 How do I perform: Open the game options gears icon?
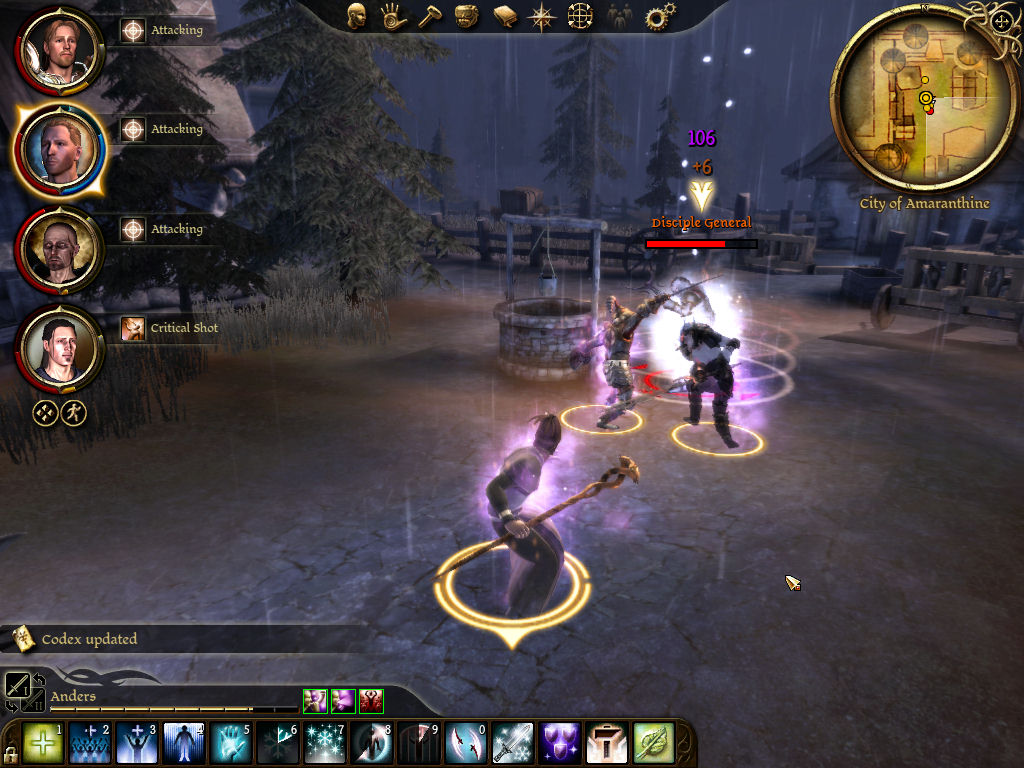pyautogui.click(x=660, y=16)
